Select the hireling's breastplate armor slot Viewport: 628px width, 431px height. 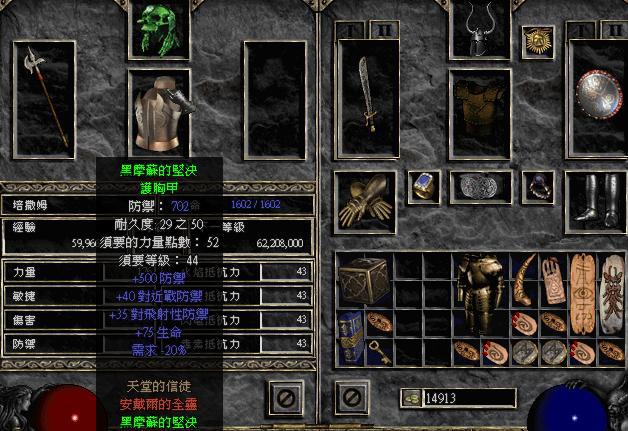tap(159, 112)
